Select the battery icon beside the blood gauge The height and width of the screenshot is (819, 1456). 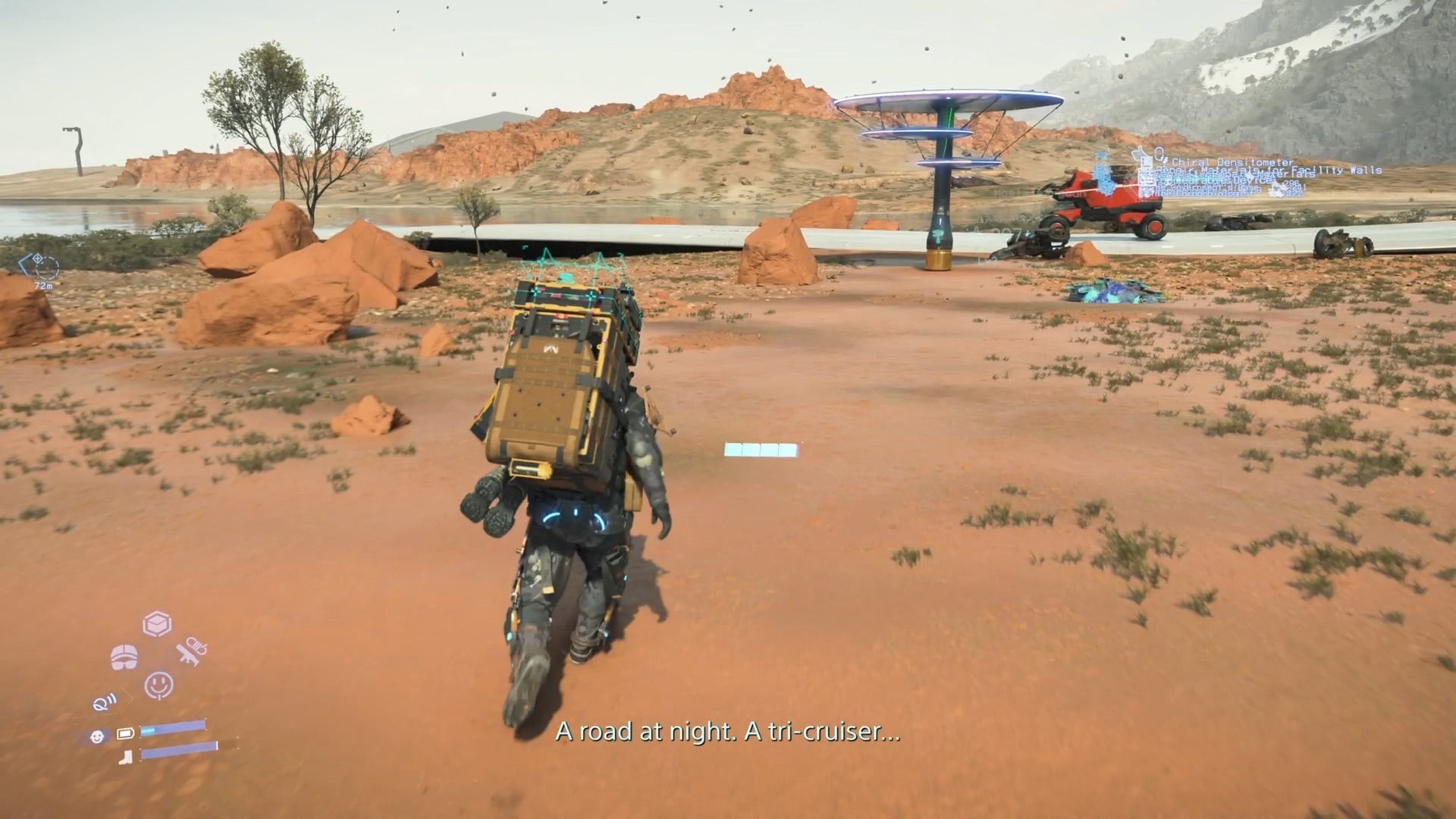125,733
